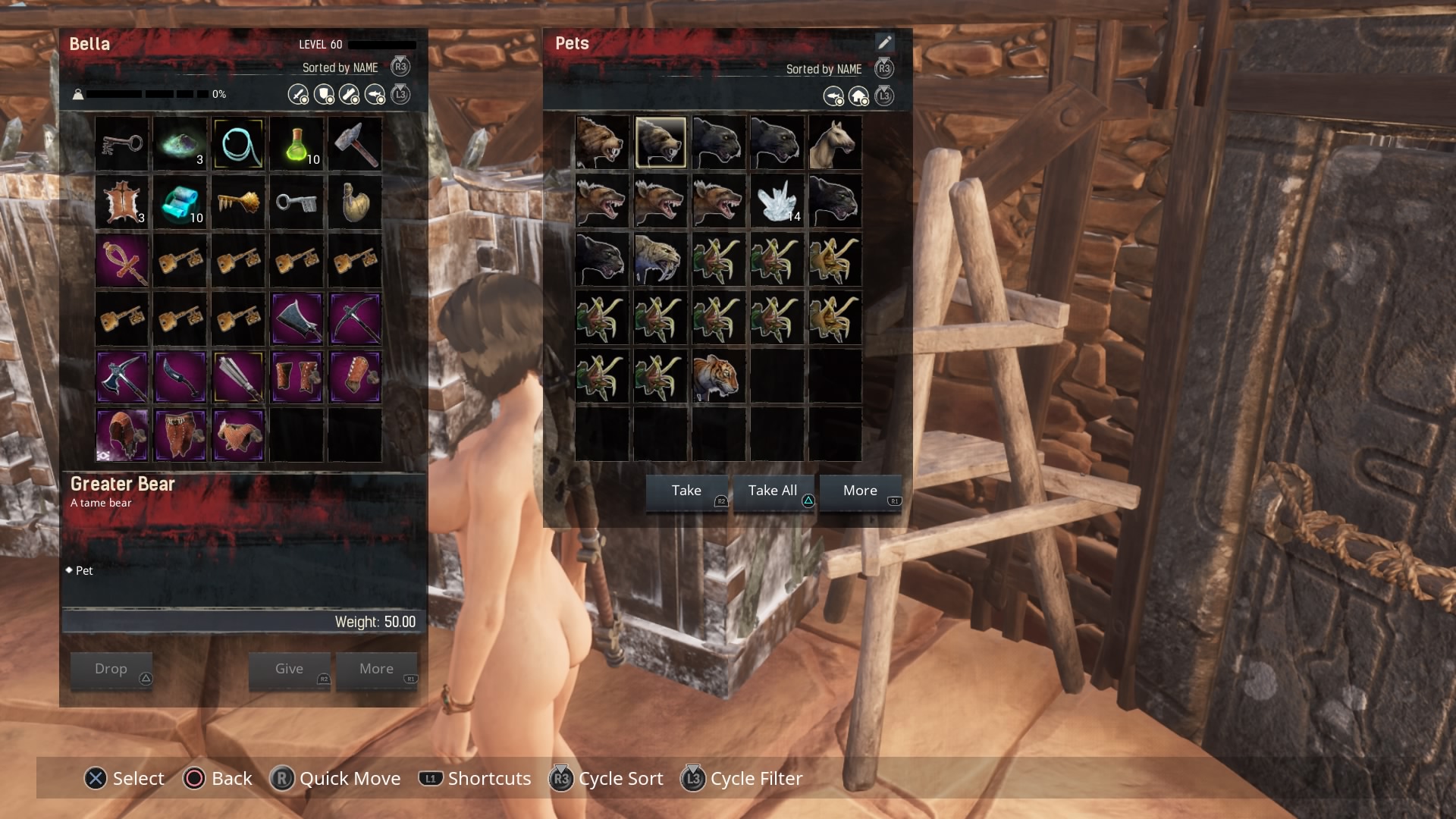Select the highlighted Greater Bear slot
The image size is (1456, 819).
660,143
